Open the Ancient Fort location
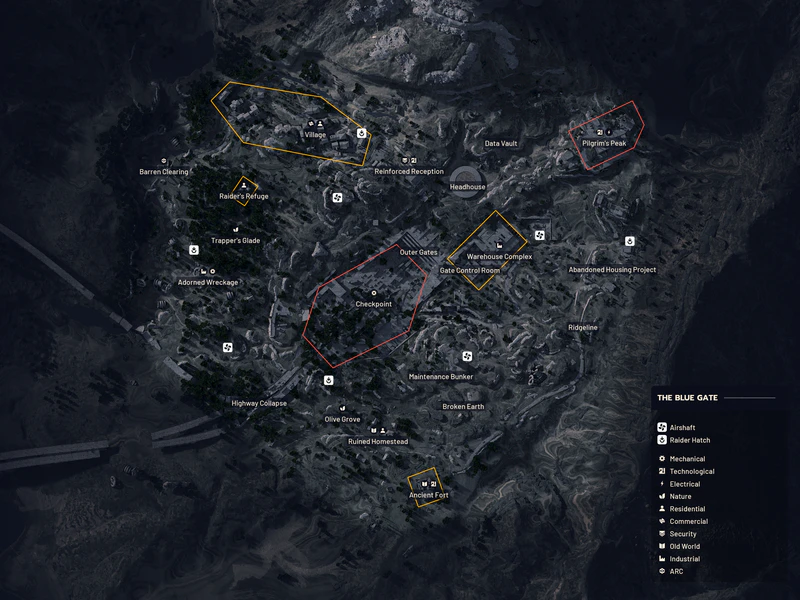 click(429, 495)
